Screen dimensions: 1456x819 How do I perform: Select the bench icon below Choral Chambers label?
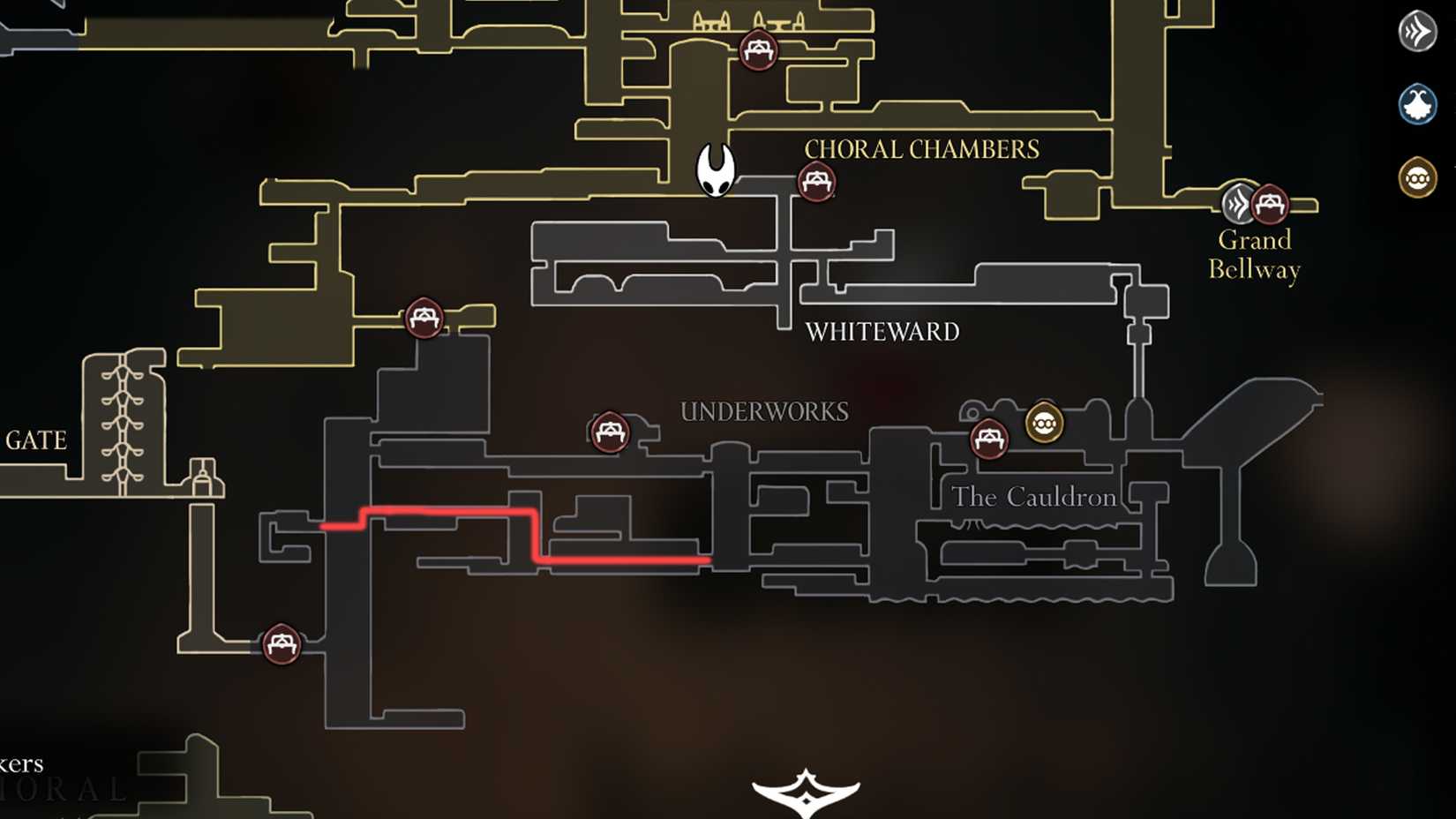(816, 182)
